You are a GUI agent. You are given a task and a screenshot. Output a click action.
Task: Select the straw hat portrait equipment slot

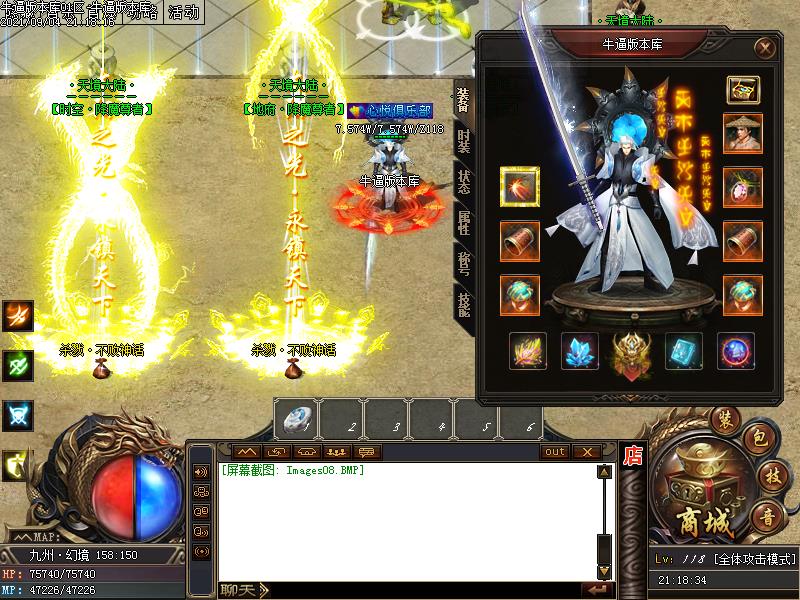(x=742, y=134)
